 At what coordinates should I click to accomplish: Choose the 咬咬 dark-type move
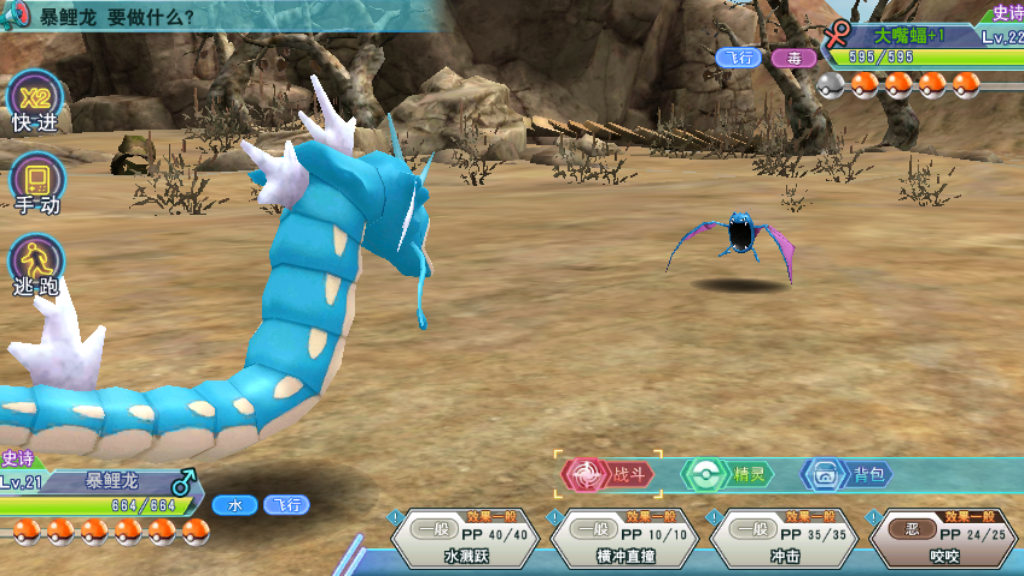tap(944, 541)
